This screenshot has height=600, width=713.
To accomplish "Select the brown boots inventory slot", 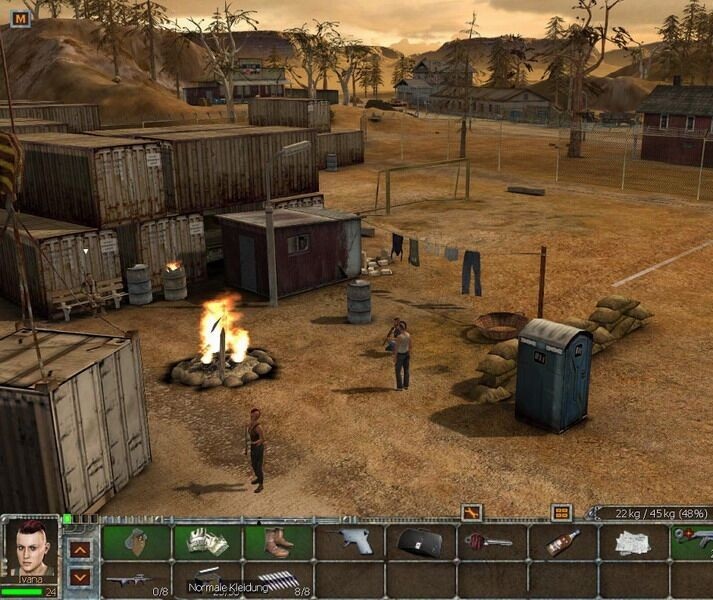I will [278, 542].
